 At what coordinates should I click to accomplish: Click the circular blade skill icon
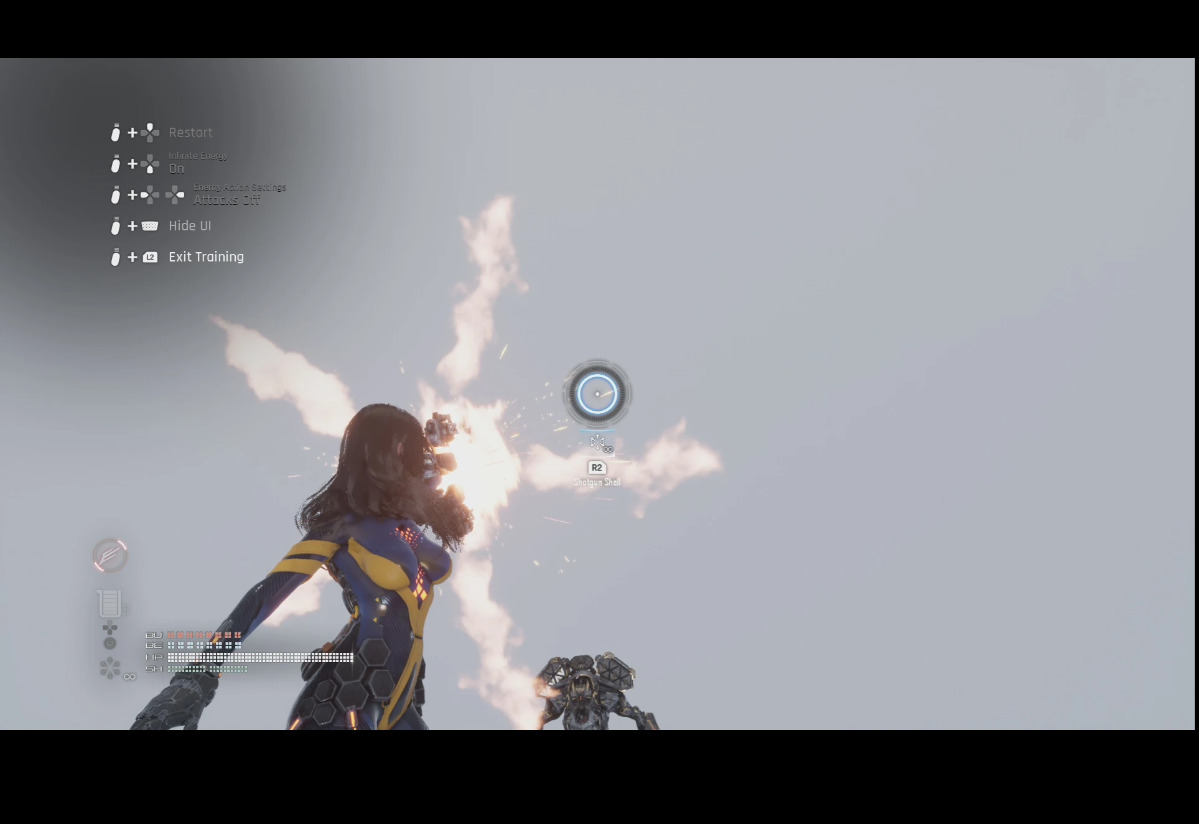pos(110,555)
